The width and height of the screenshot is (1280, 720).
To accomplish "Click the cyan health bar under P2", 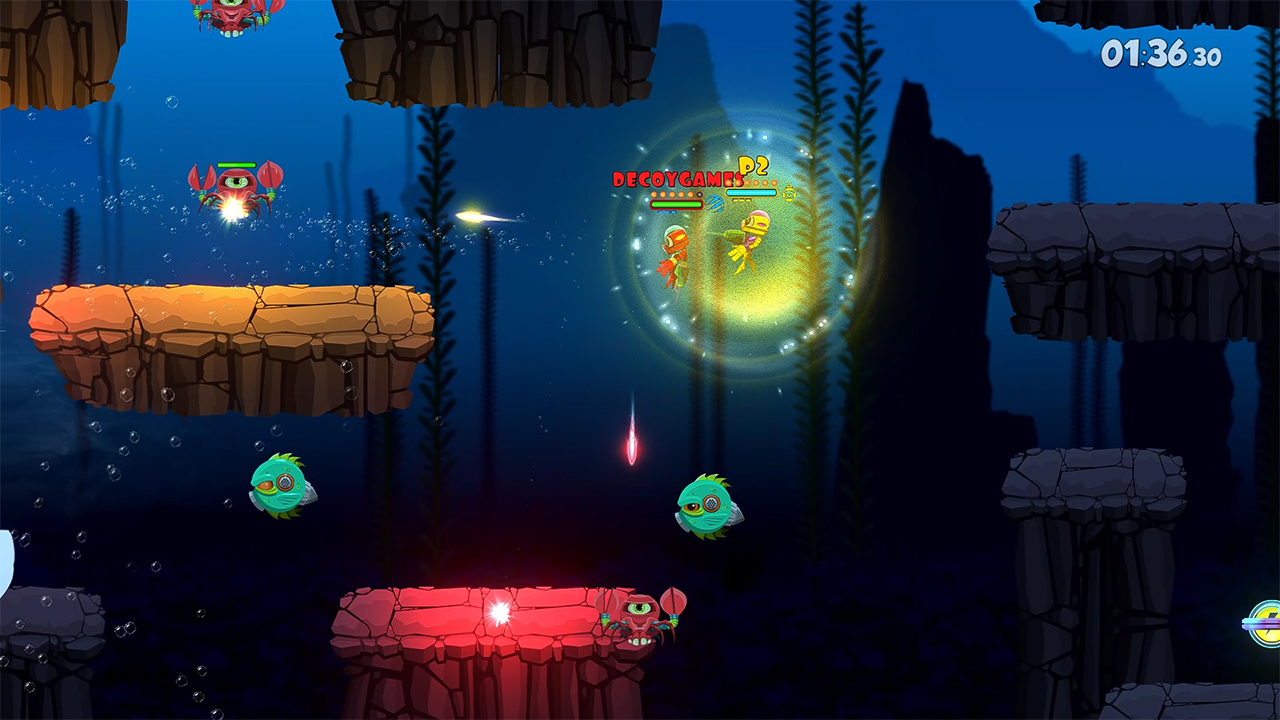I will 751,193.
